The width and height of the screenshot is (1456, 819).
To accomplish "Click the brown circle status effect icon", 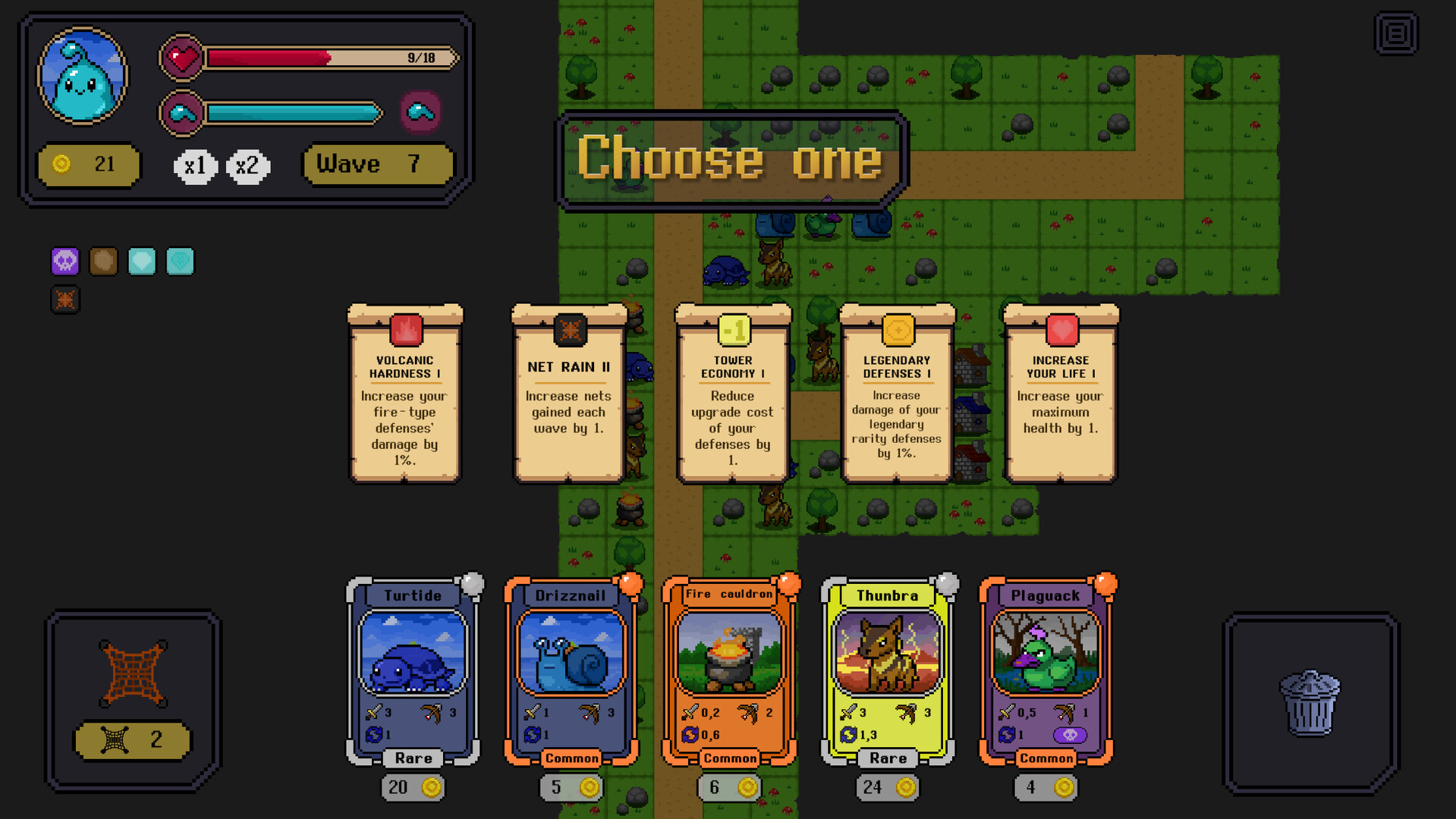I will click(103, 261).
